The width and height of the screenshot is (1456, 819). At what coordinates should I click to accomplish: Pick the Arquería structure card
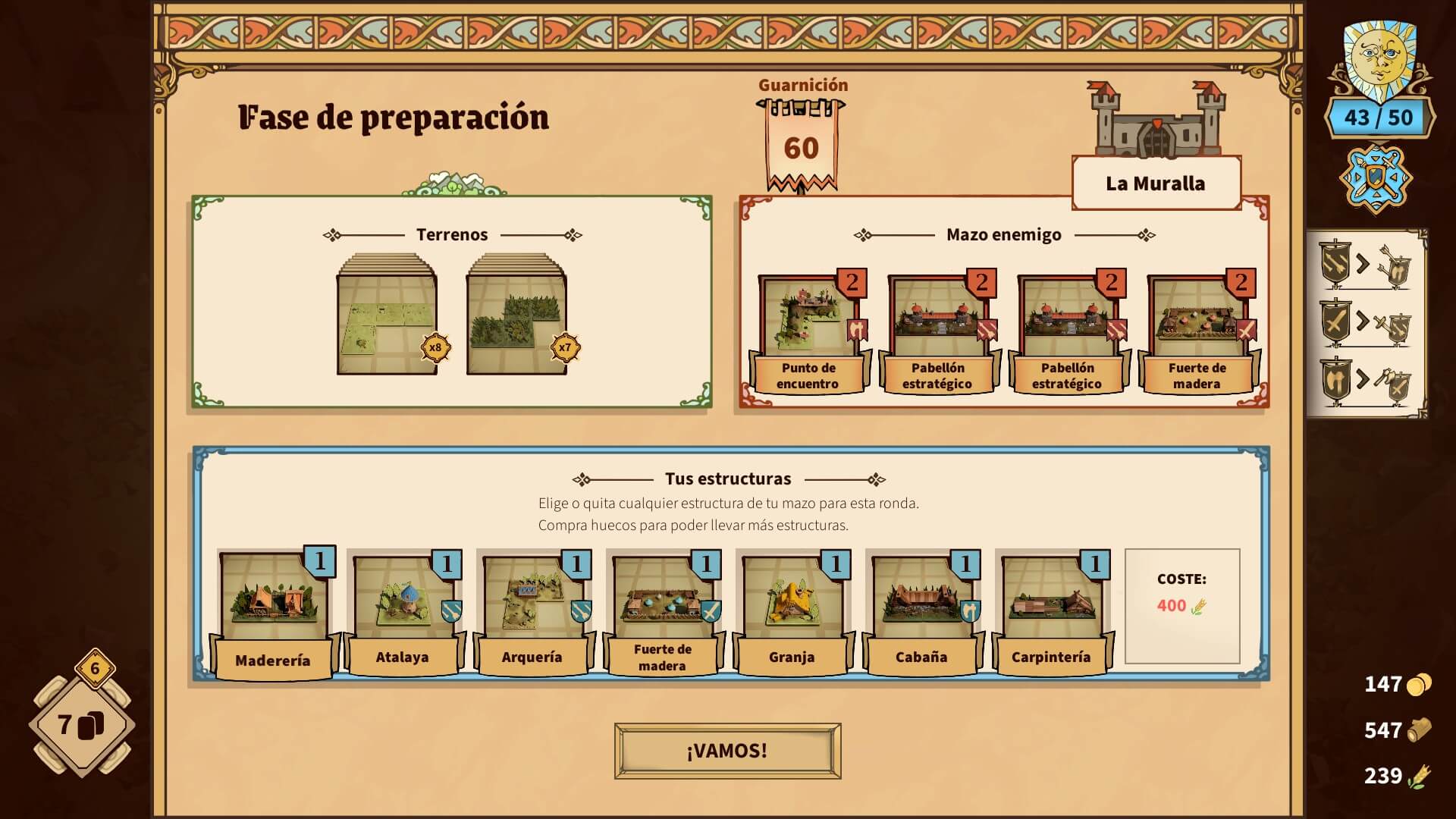(x=532, y=611)
